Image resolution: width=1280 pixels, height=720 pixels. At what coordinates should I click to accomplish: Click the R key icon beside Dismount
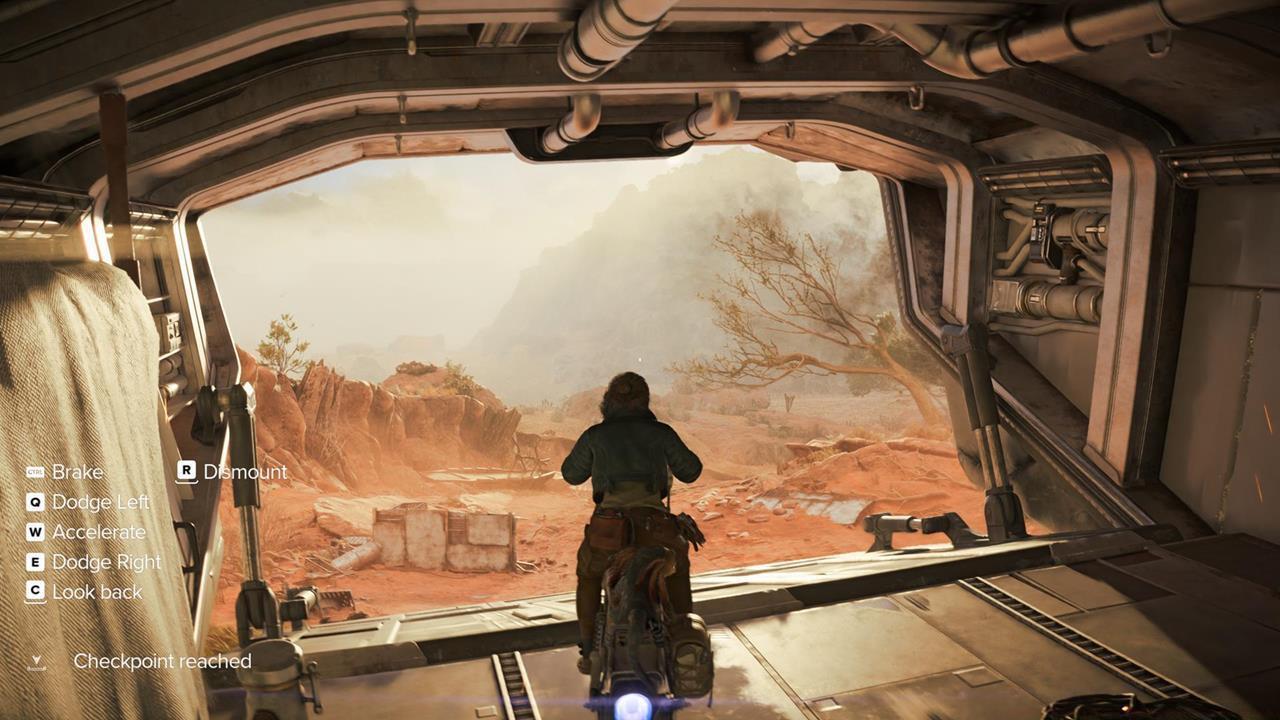point(187,471)
